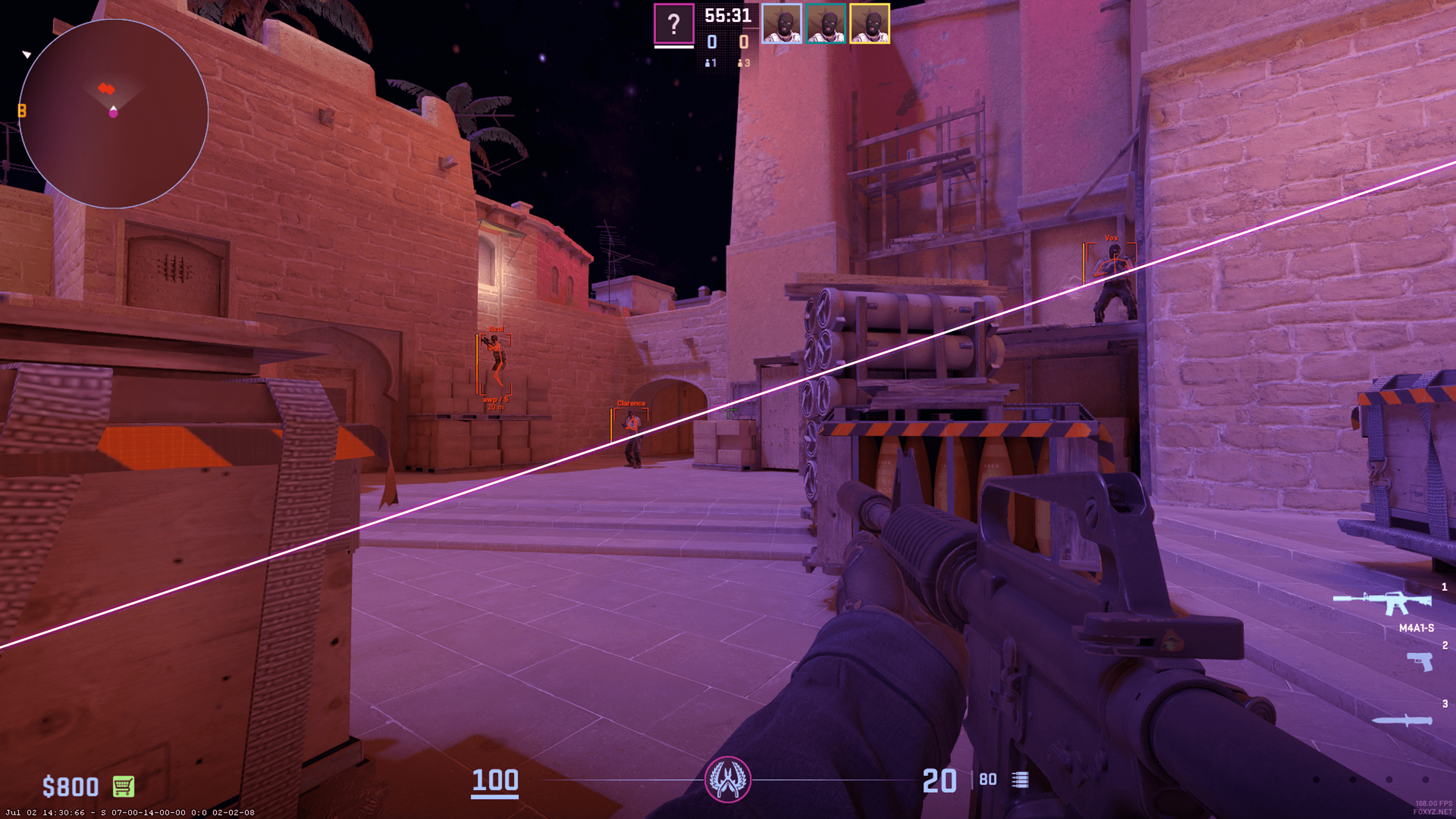Click the orange B bombsite marker
This screenshot has height=819, width=1456.
[x=22, y=110]
